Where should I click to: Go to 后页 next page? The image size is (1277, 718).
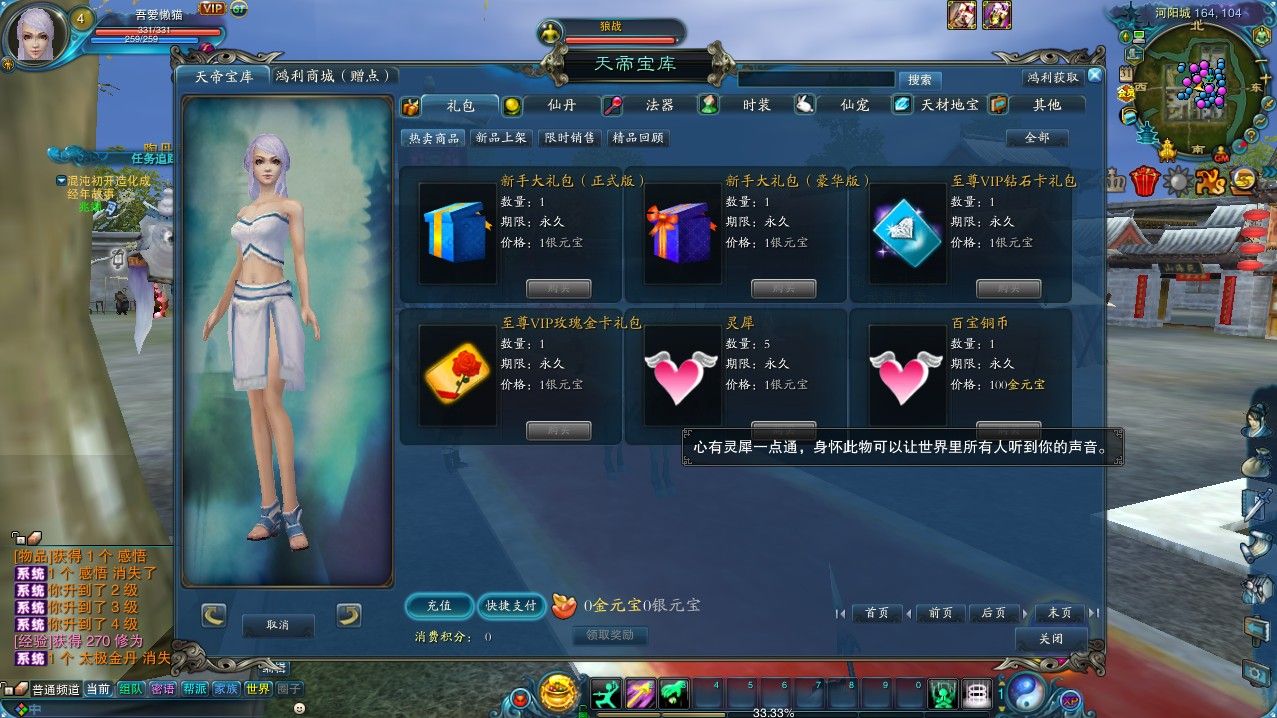click(993, 613)
